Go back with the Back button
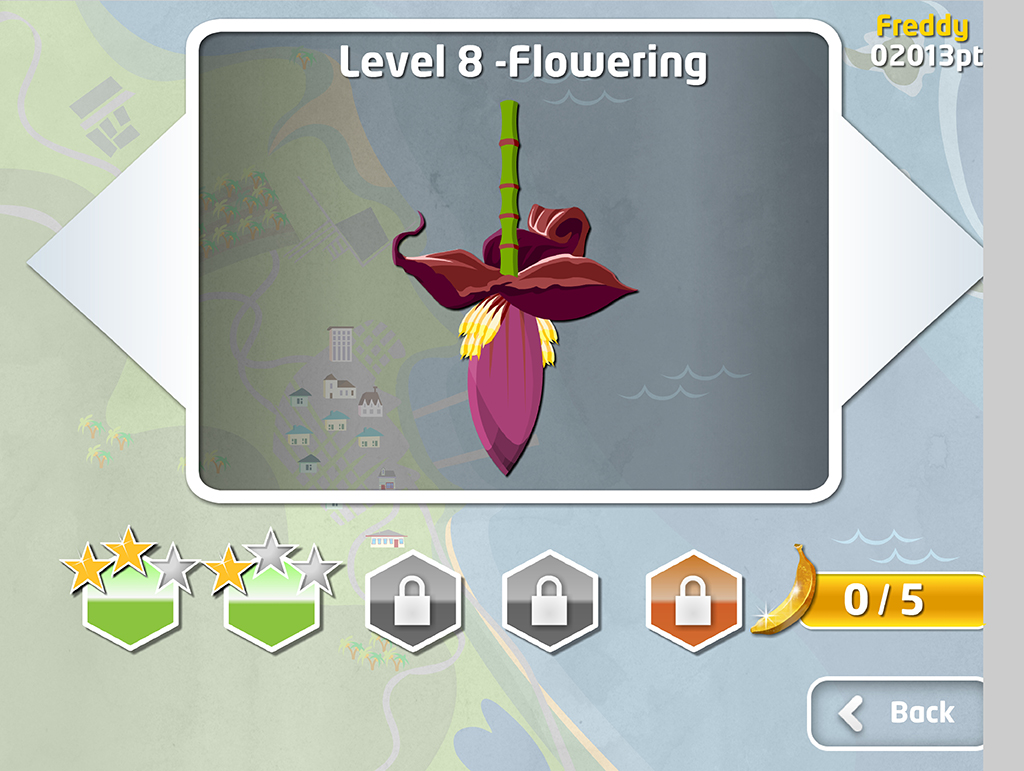Image resolution: width=1024 pixels, height=771 pixels. (x=895, y=713)
